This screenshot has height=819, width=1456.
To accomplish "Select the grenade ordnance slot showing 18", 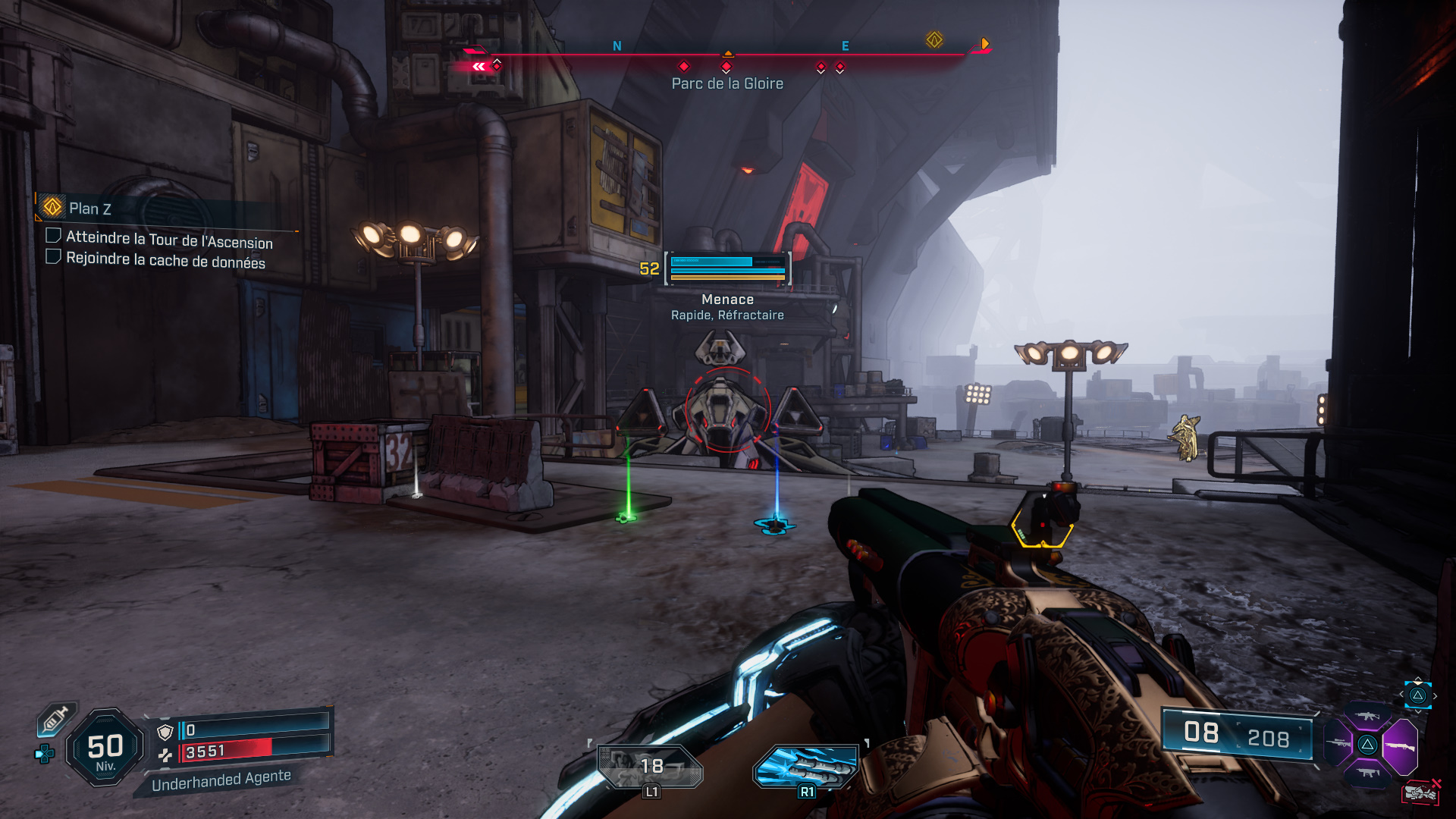I will [x=650, y=766].
